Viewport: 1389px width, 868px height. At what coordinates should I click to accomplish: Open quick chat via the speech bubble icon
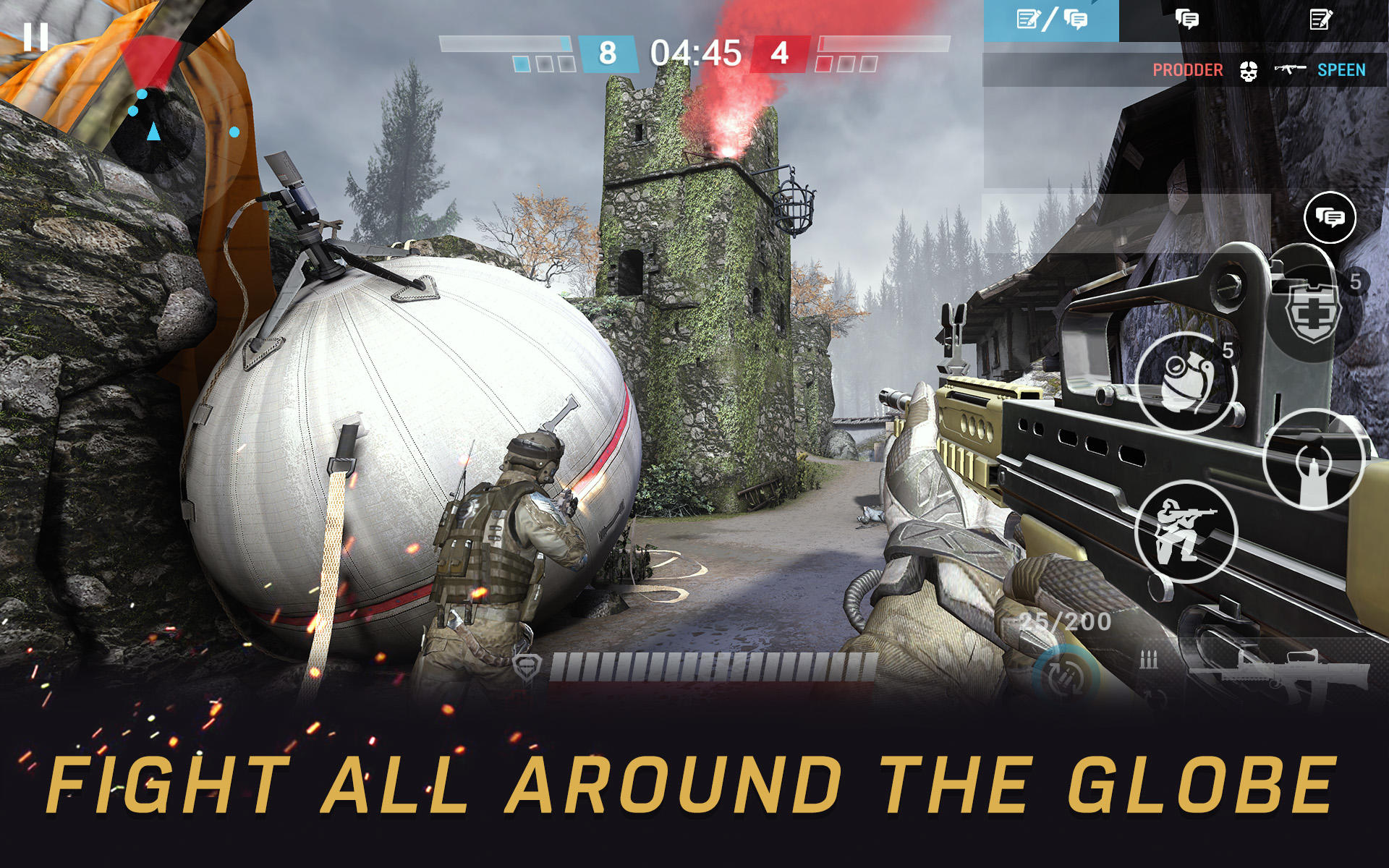(x=1330, y=216)
